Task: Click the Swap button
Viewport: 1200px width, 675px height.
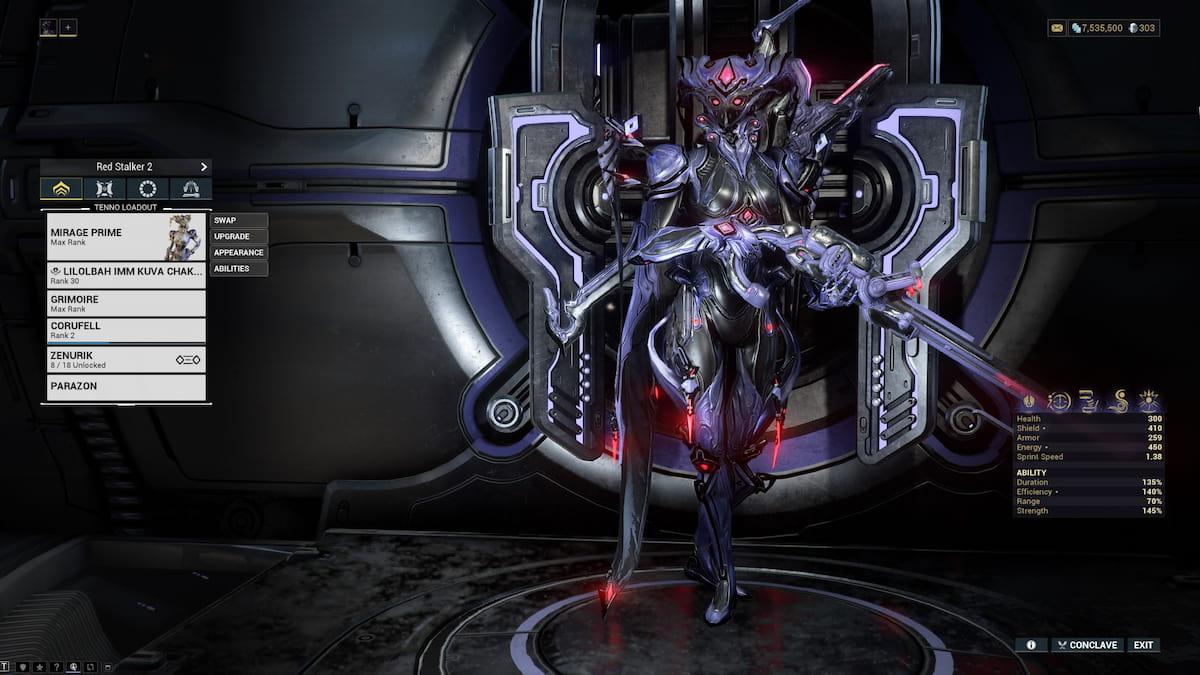Action: click(239, 220)
